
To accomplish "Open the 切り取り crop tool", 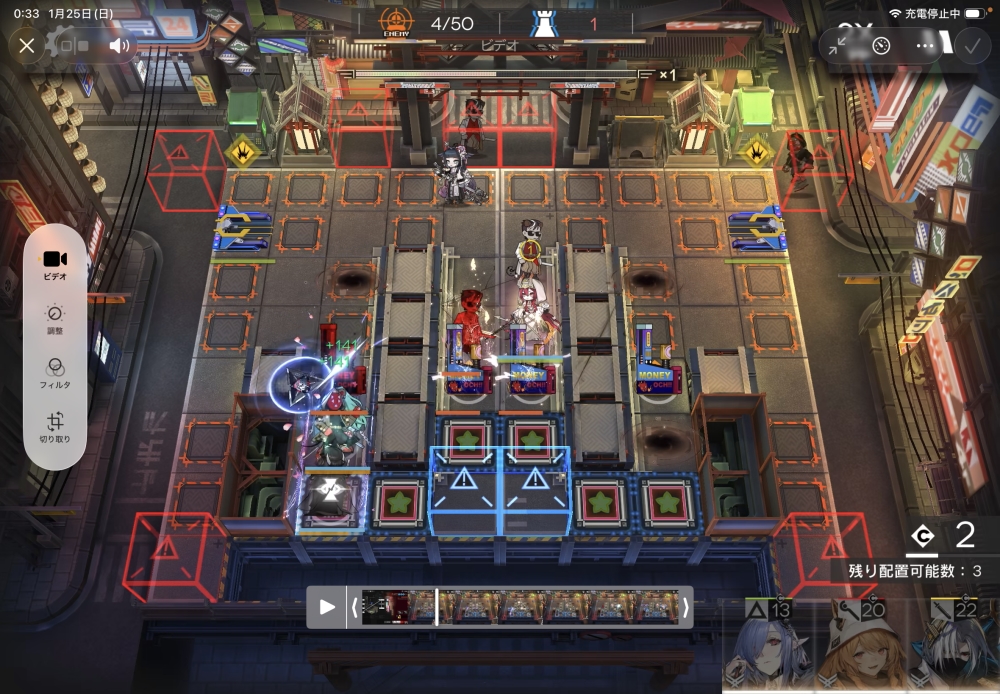I will 55,428.
